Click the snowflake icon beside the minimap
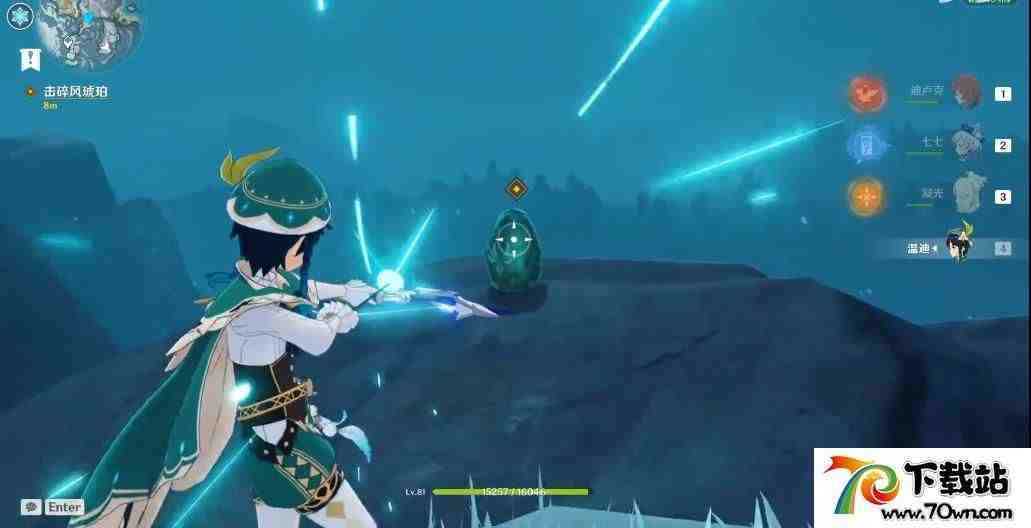Image resolution: width=1031 pixels, height=528 pixels. 20,16
